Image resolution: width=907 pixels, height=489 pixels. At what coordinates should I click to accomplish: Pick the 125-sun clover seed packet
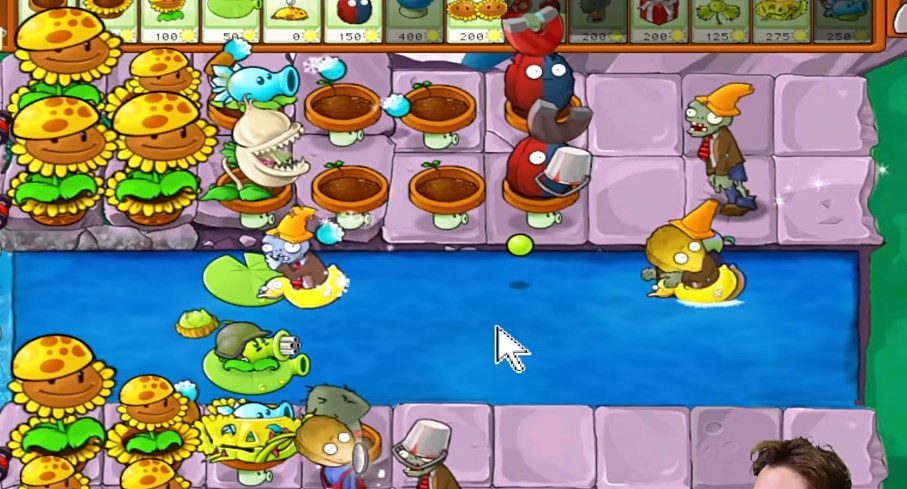click(720, 20)
